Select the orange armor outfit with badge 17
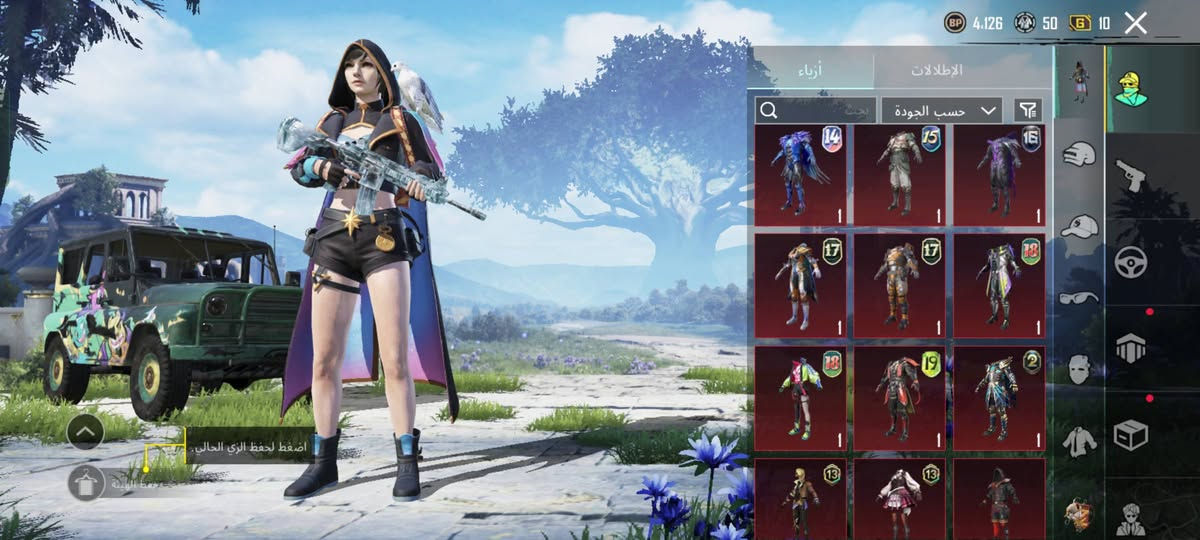 (x=899, y=285)
